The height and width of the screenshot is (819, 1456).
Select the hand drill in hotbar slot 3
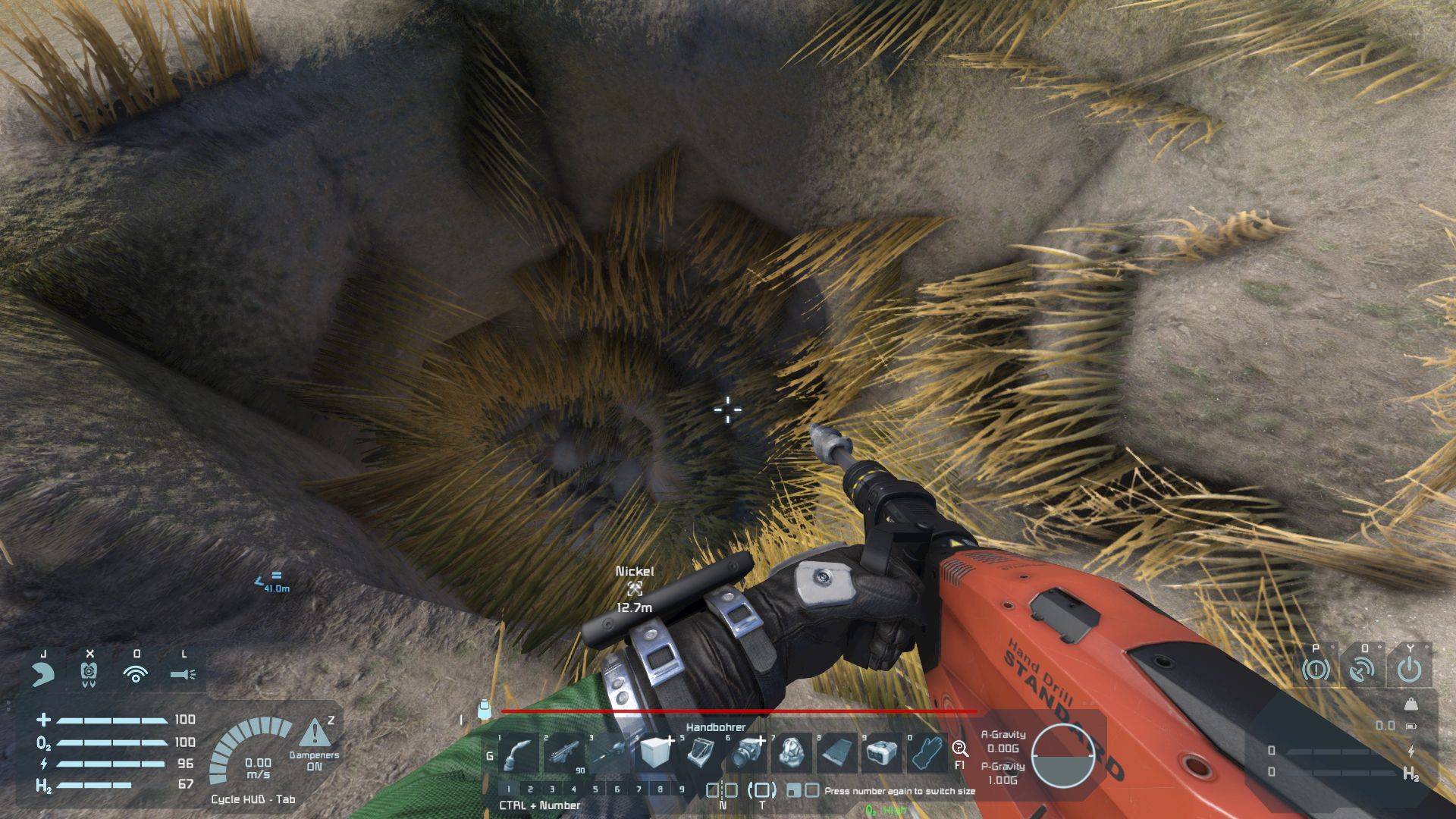pyautogui.click(x=609, y=754)
